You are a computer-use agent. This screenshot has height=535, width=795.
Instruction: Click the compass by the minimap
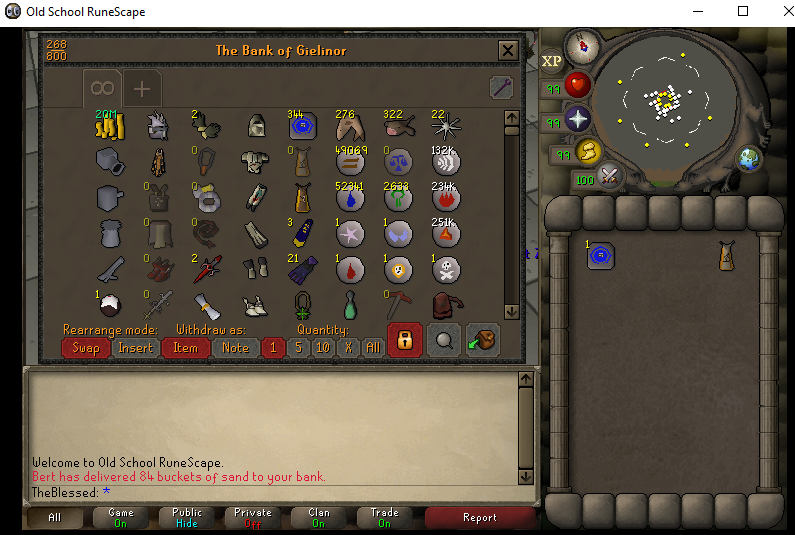581,46
